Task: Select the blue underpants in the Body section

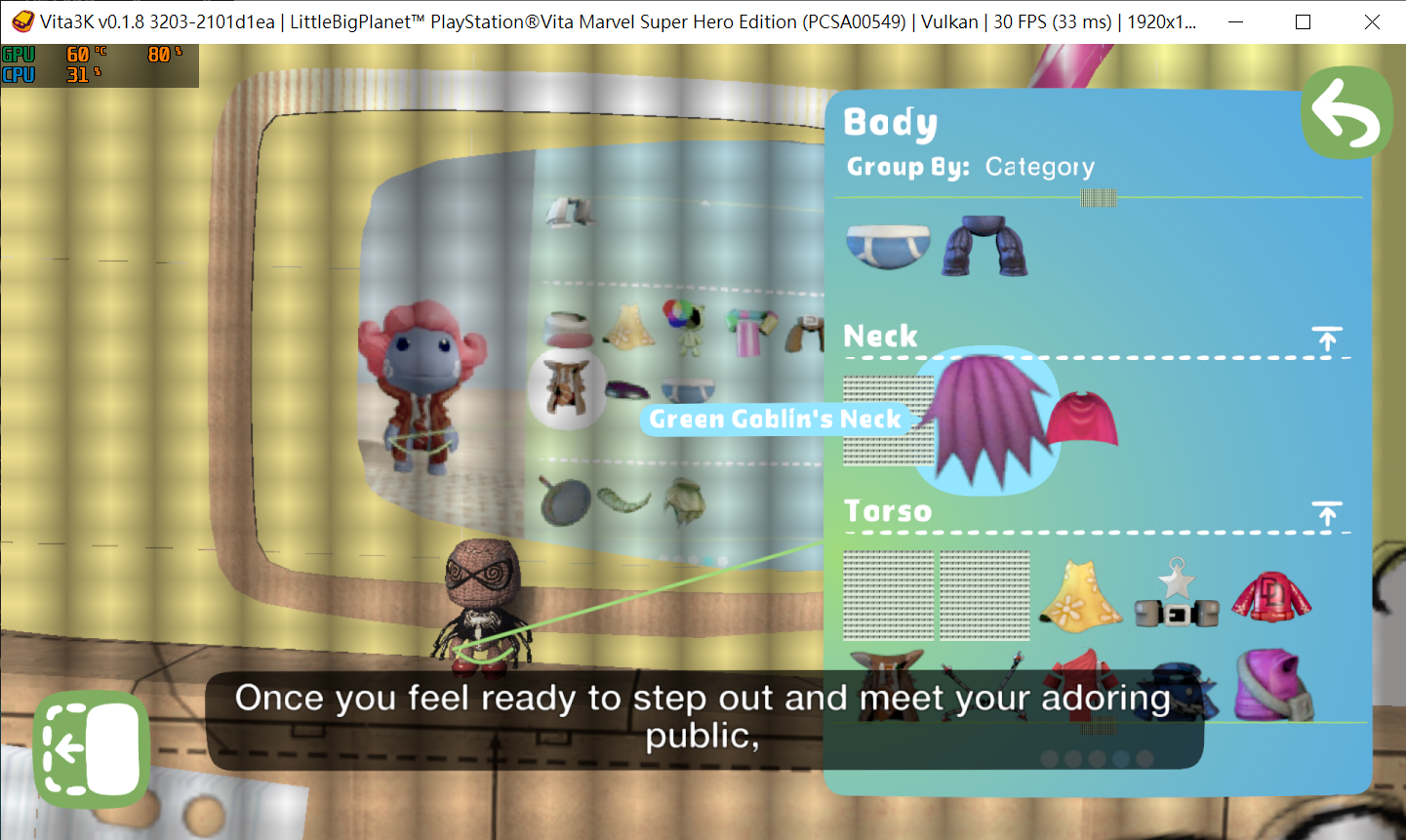Action: click(x=886, y=244)
